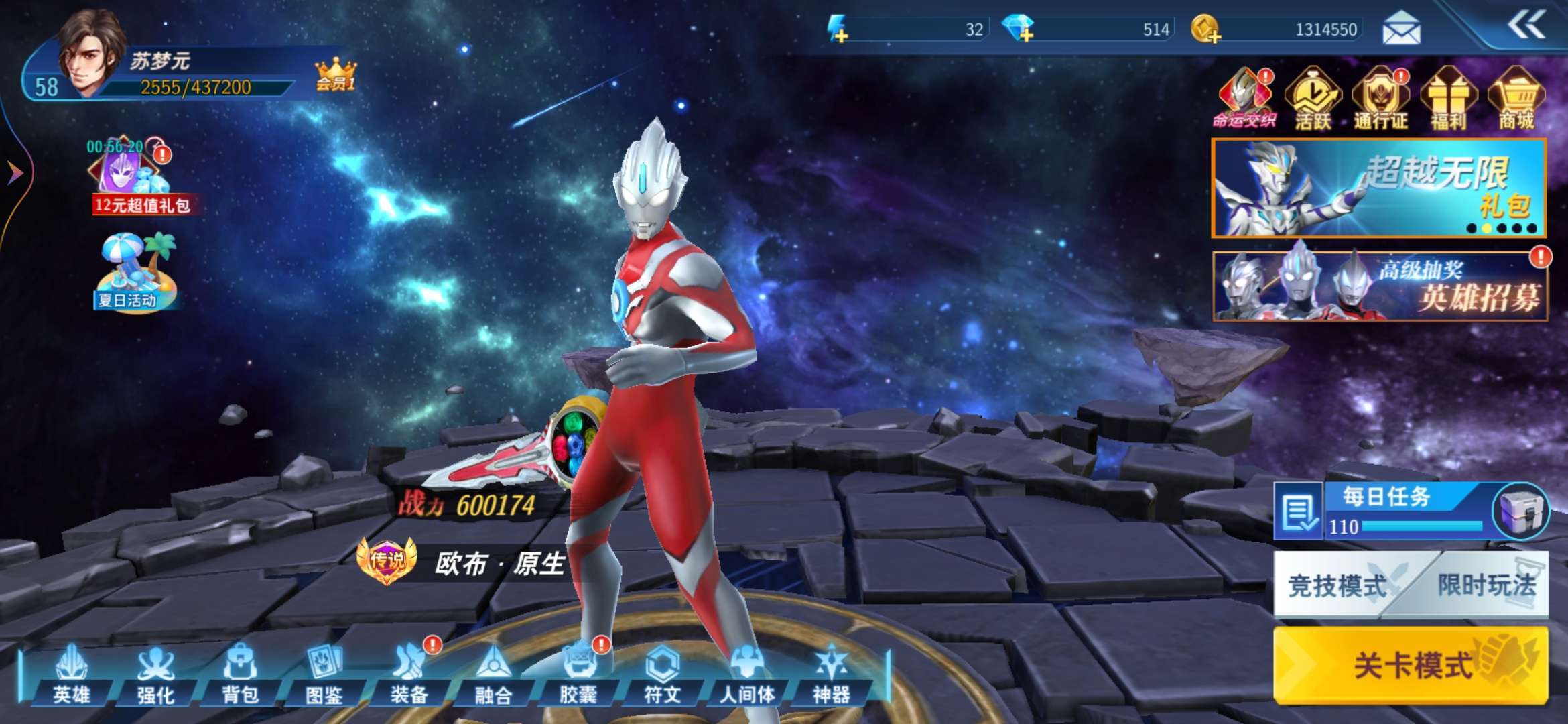Open the 英雄 hero menu
Screen dimensions: 1568x724
click(x=72, y=674)
